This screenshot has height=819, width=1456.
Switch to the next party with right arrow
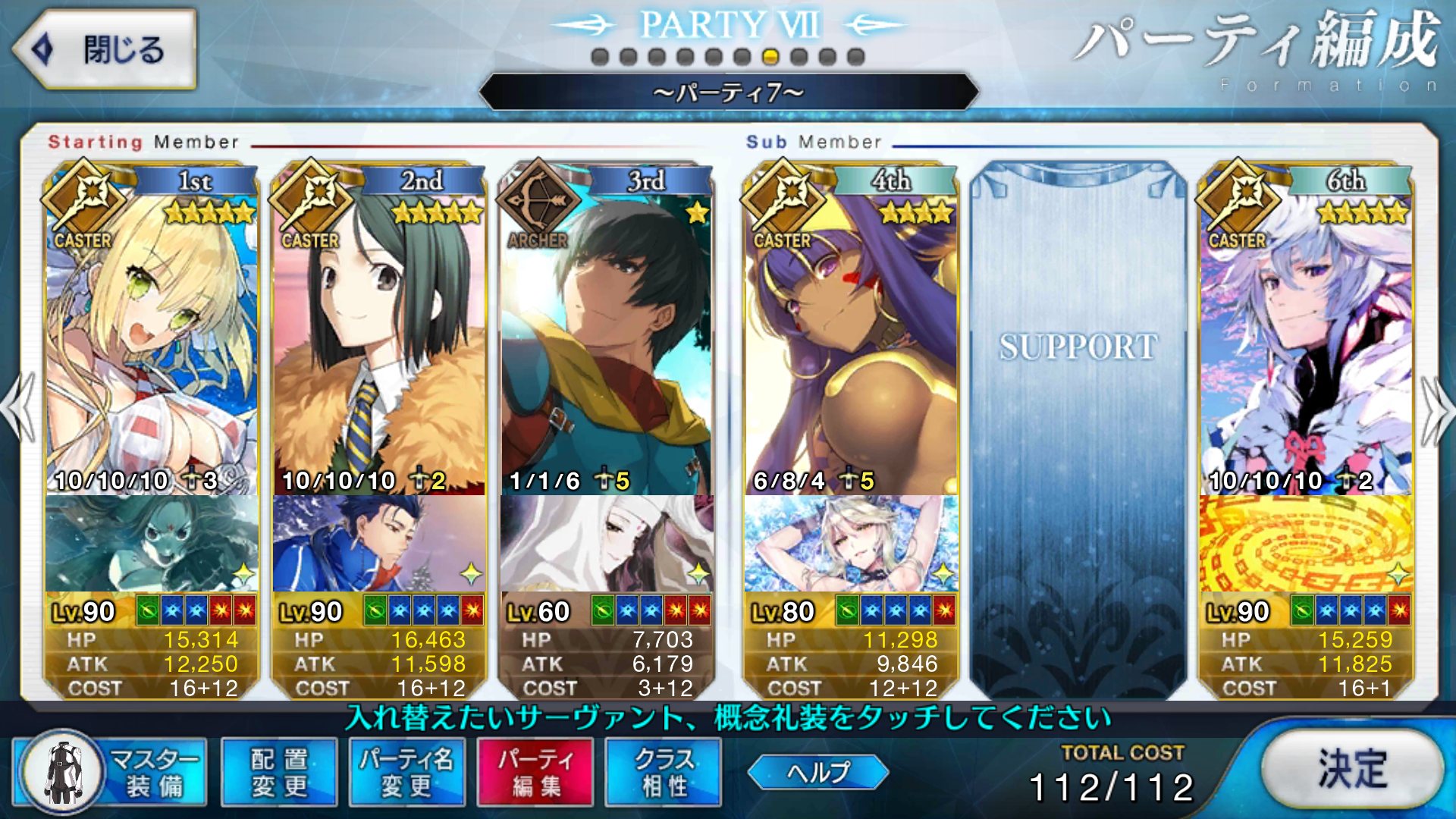click(x=1438, y=409)
